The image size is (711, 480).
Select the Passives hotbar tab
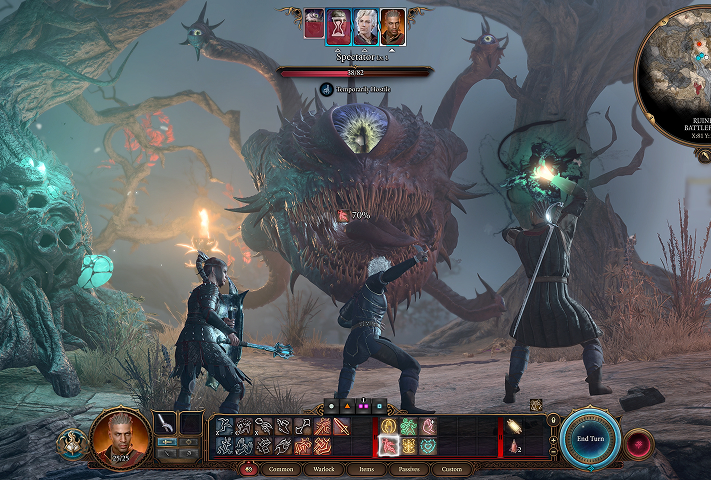click(x=410, y=469)
